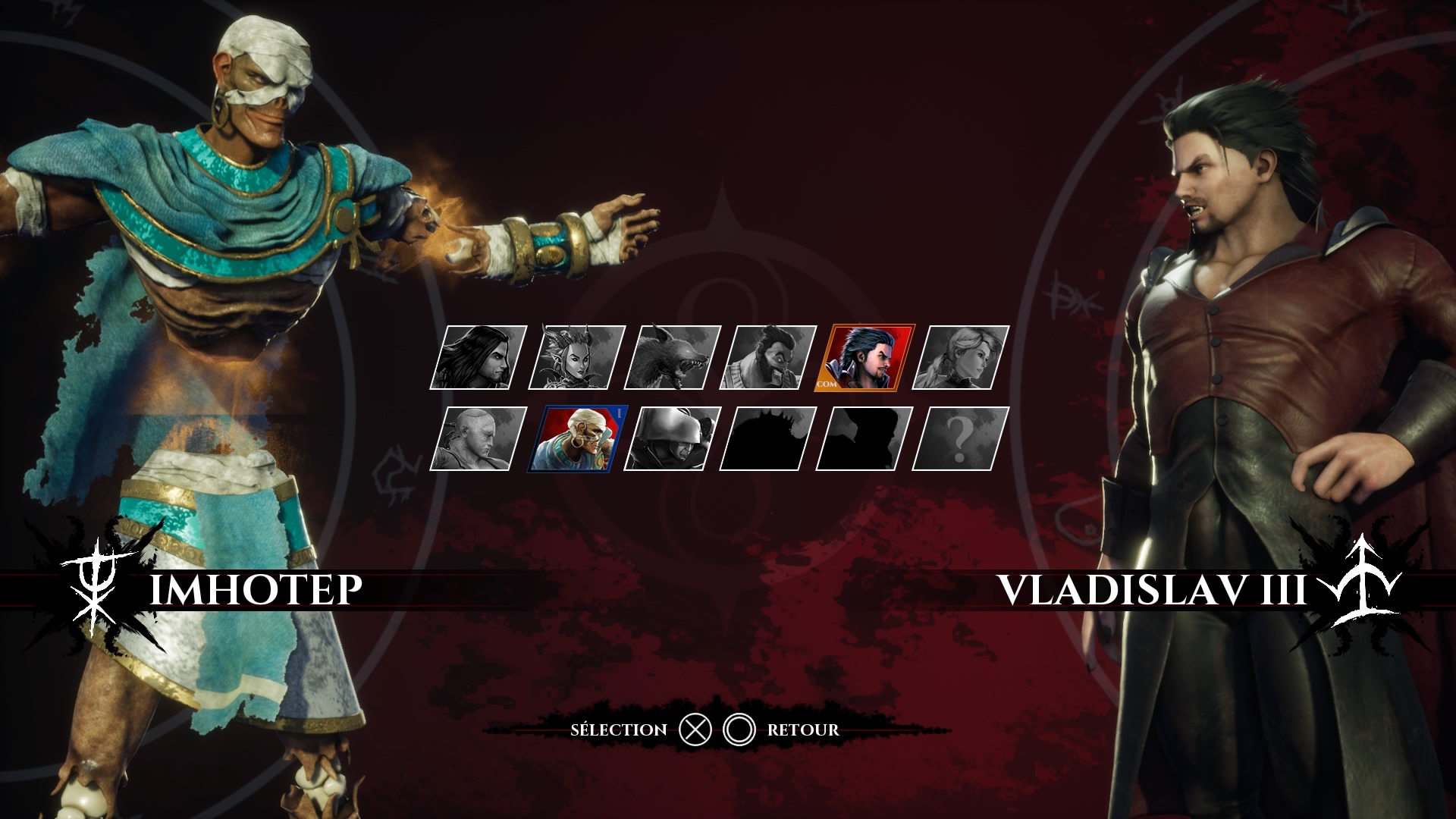The image size is (1456, 819).
Task: Pick the helmeted armored fighter portrait
Action: (x=673, y=439)
